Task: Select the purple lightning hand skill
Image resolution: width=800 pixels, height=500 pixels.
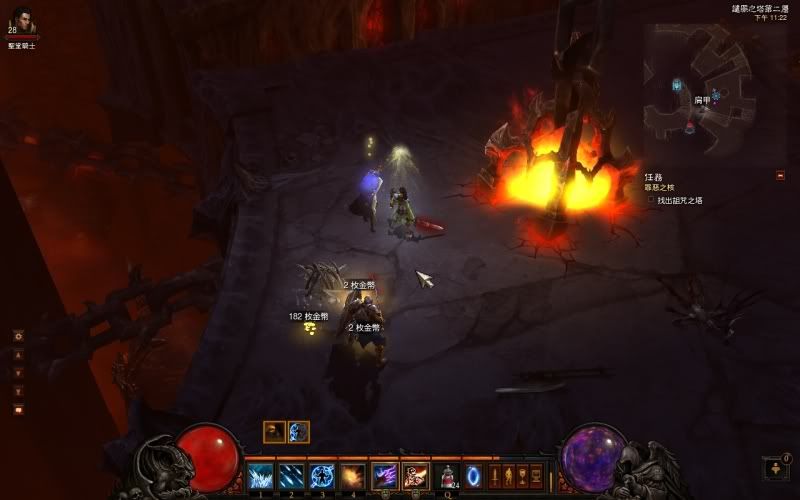Action: [385, 476]
